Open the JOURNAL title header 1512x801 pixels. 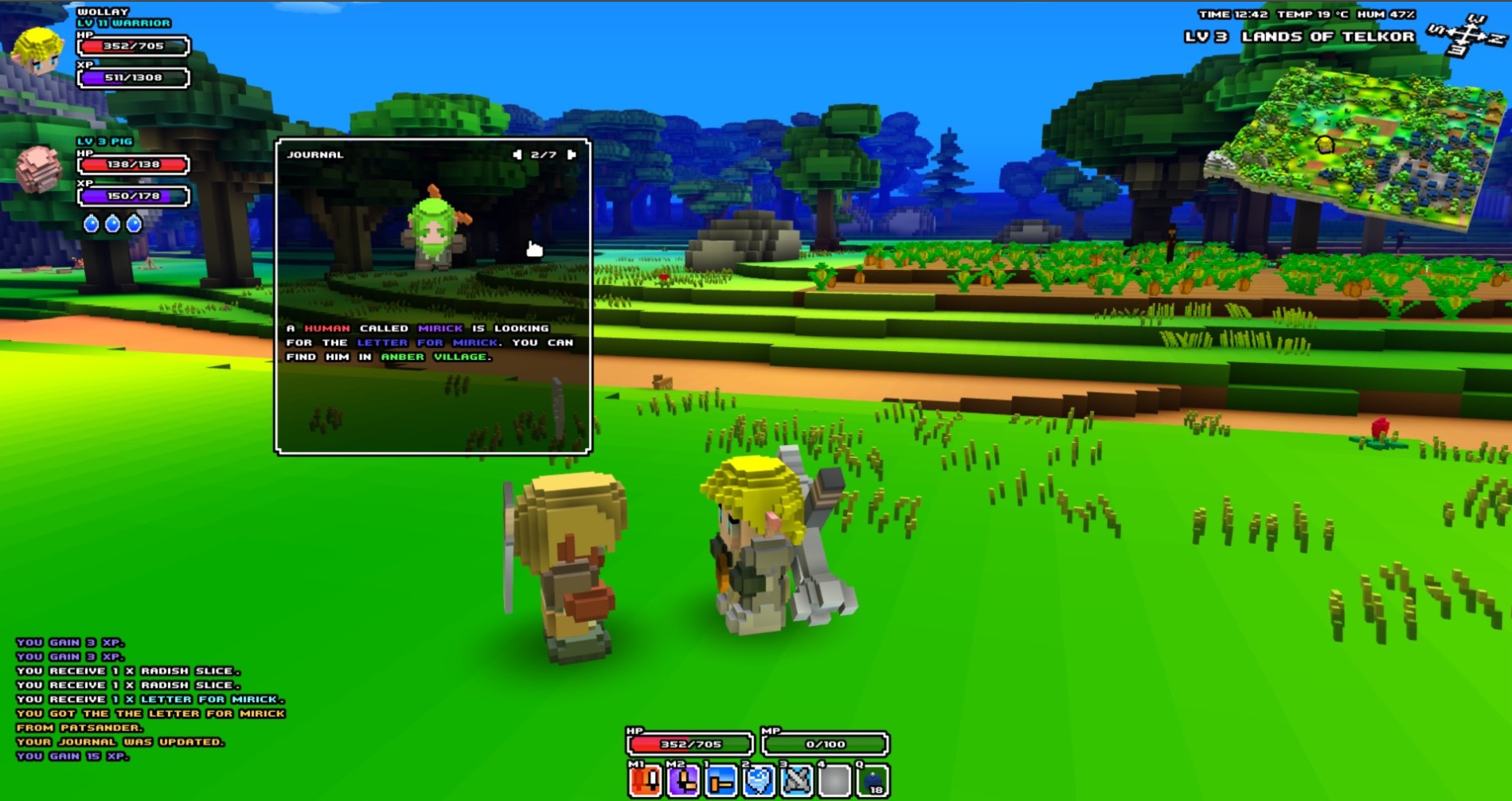pos(315,154)
